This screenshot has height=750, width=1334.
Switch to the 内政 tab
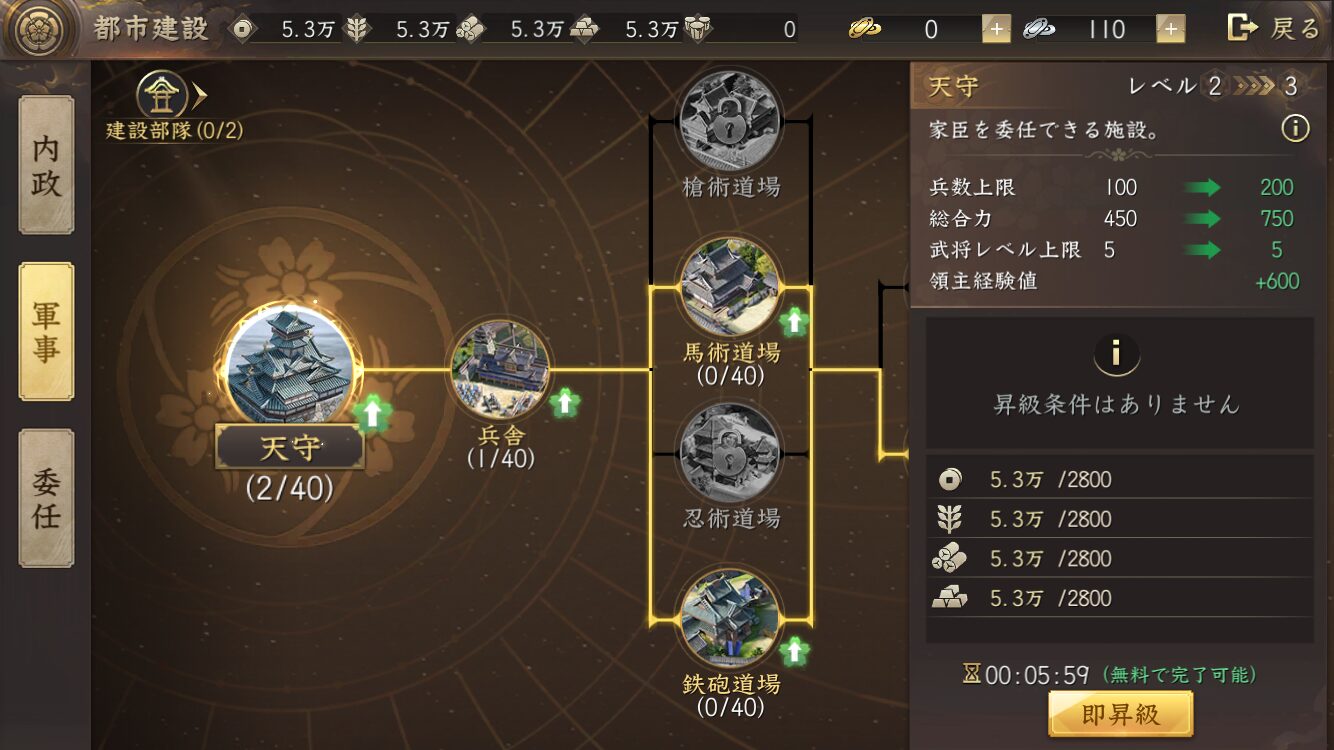[x=46, y=166]
